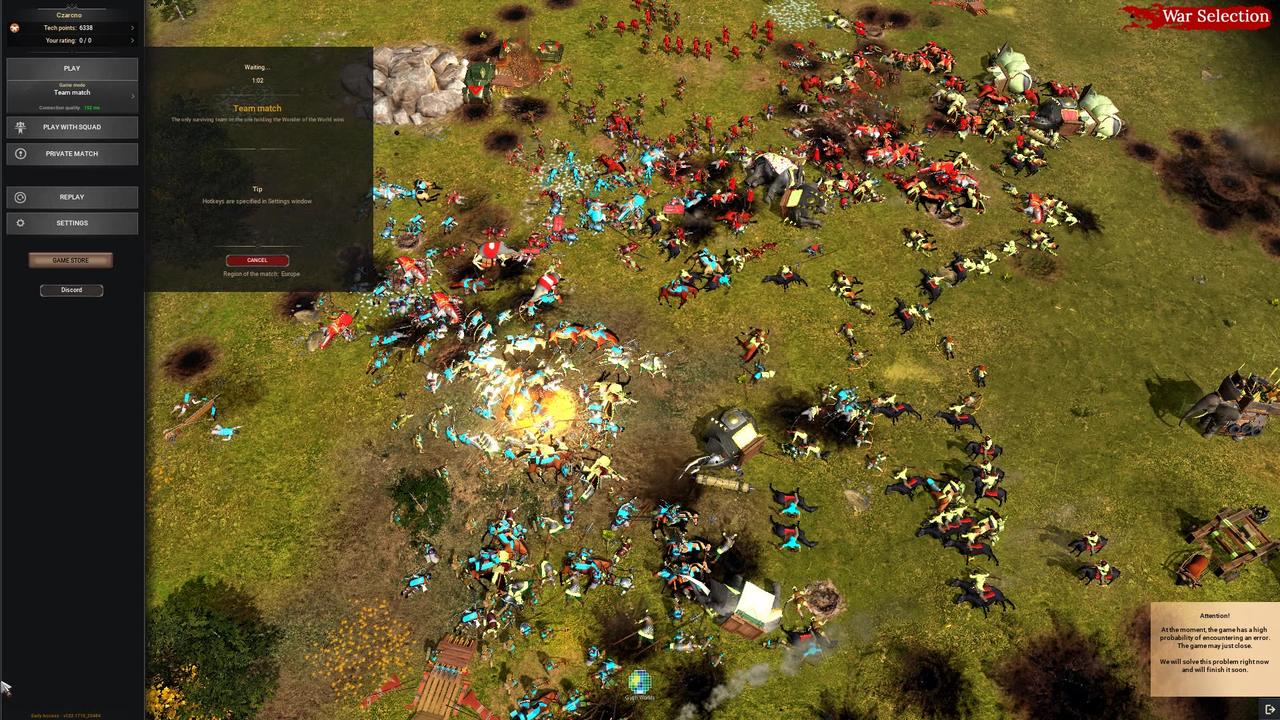Click the Private Match exclamation icon
Screen dimensions: 1280x720
[20, 153]
